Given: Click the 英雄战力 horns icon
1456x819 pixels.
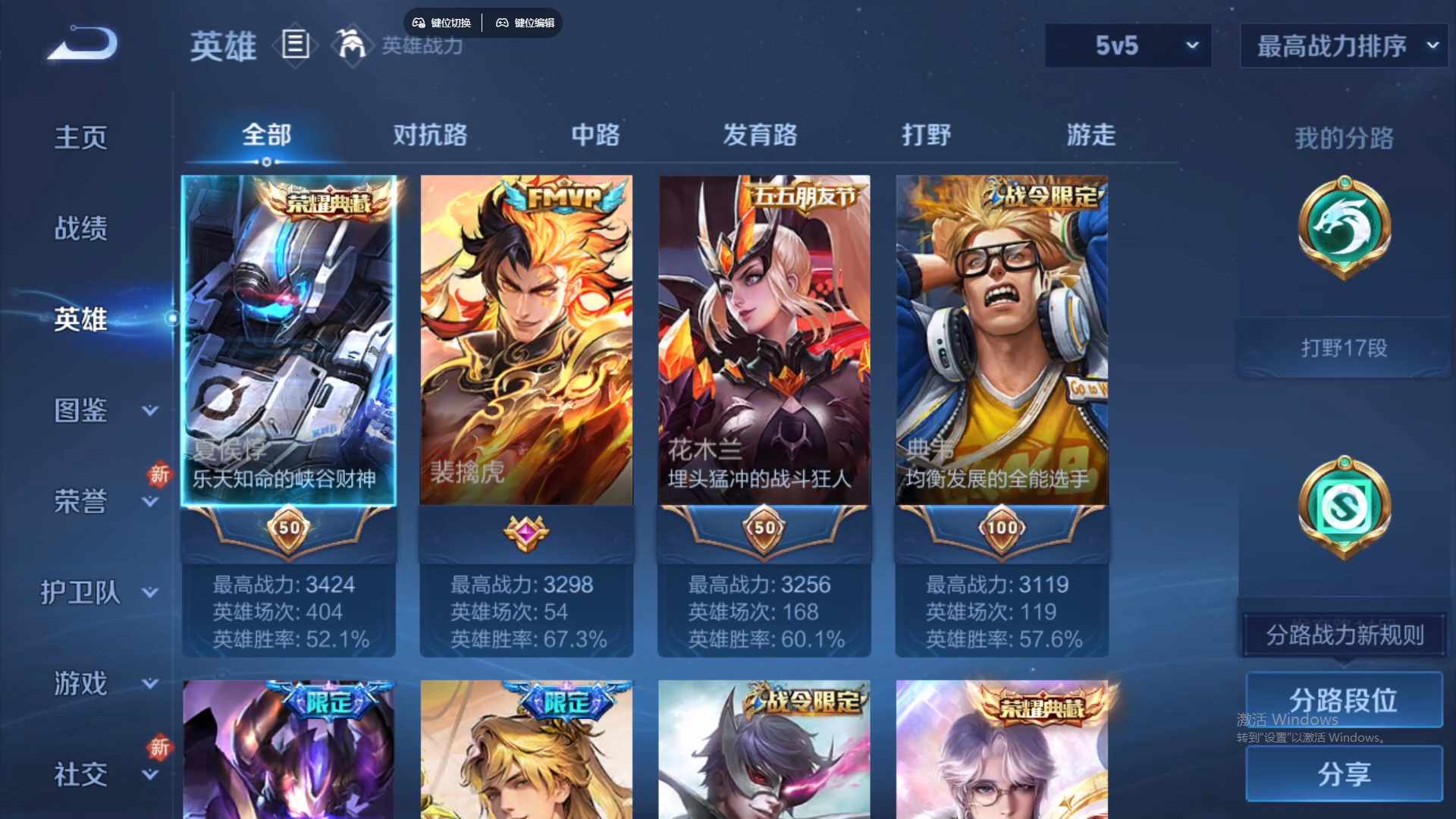Looking at the screenshot, I should [x=352, y=44].
